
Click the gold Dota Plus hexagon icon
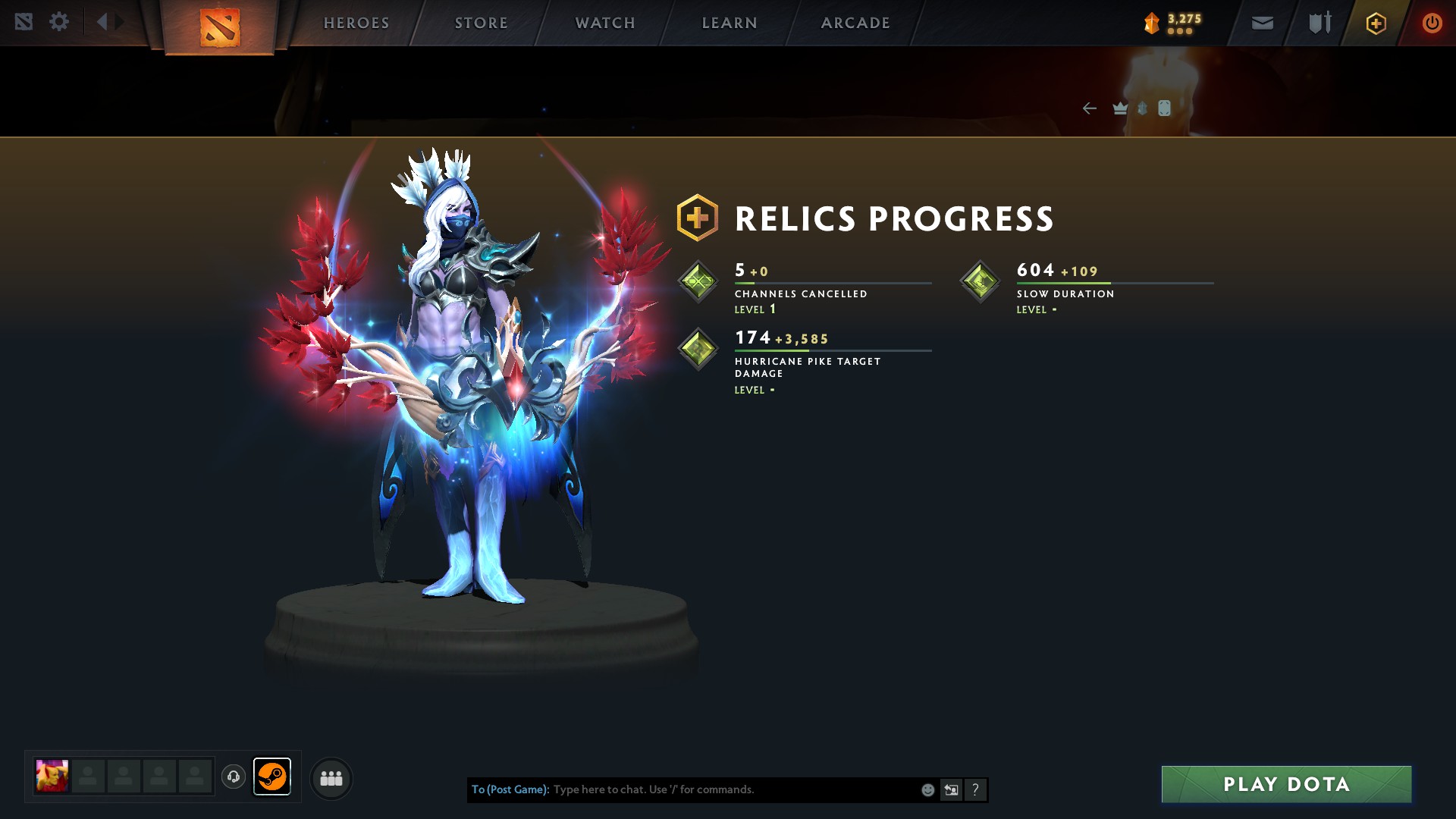(1375, 23)
